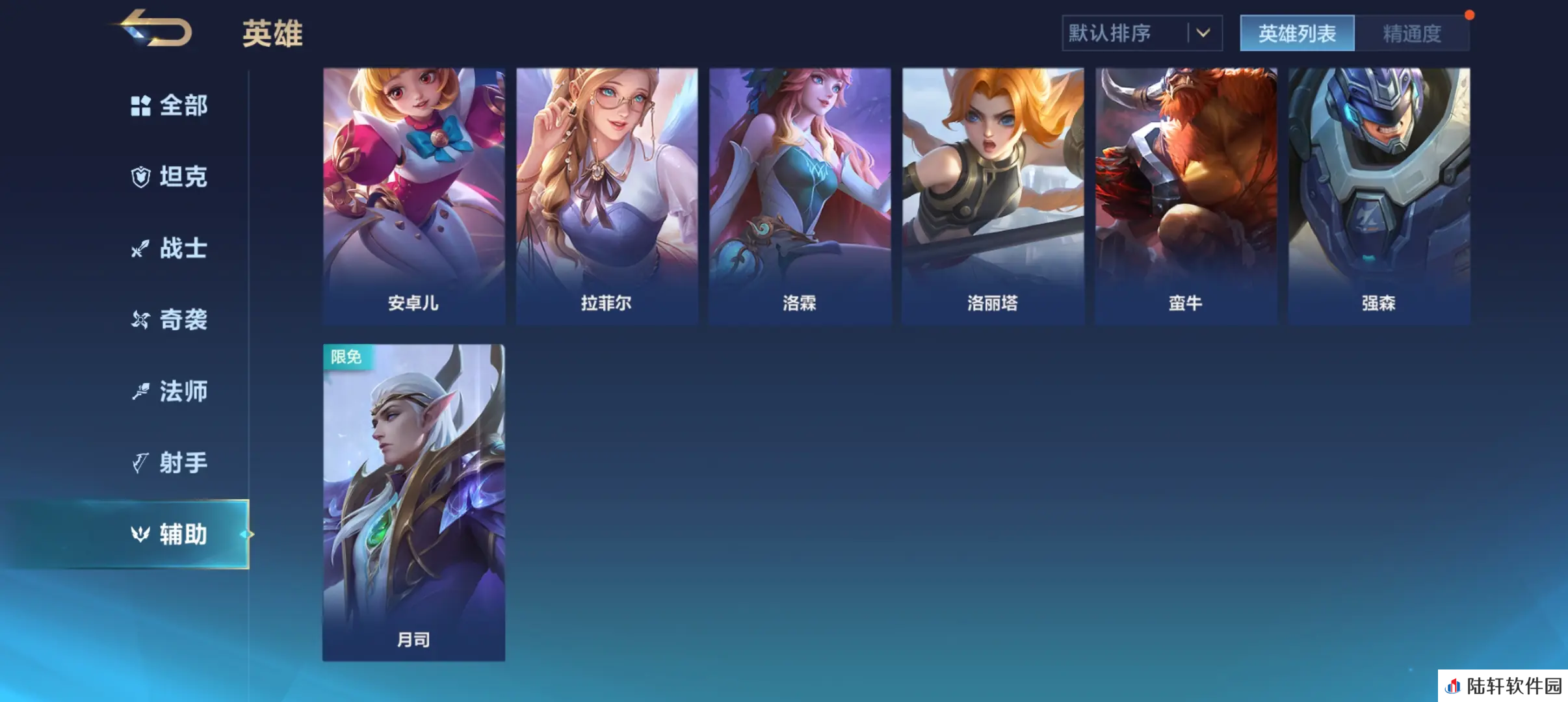Switch to 射手 heroes
The width and height of the screenshot is (1568, 702).
click(170, 463)
